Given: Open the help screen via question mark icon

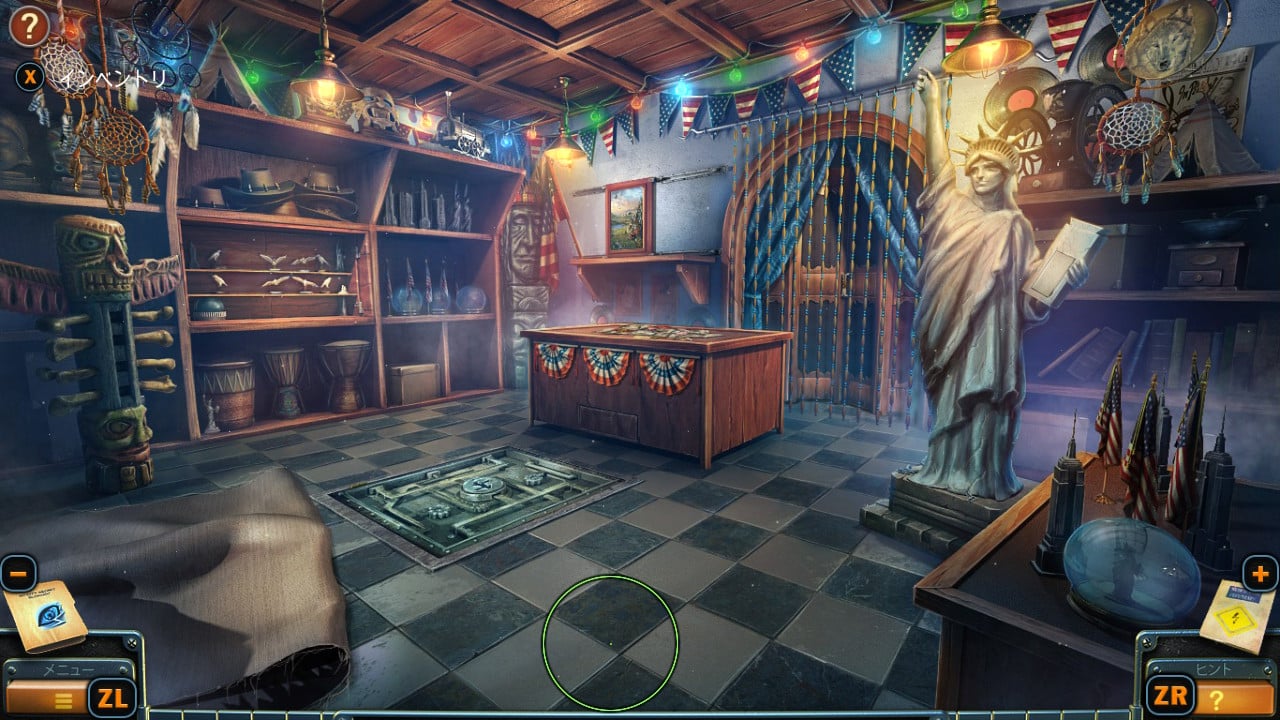Looking at the screenshot, I should (x=29, y=26).
